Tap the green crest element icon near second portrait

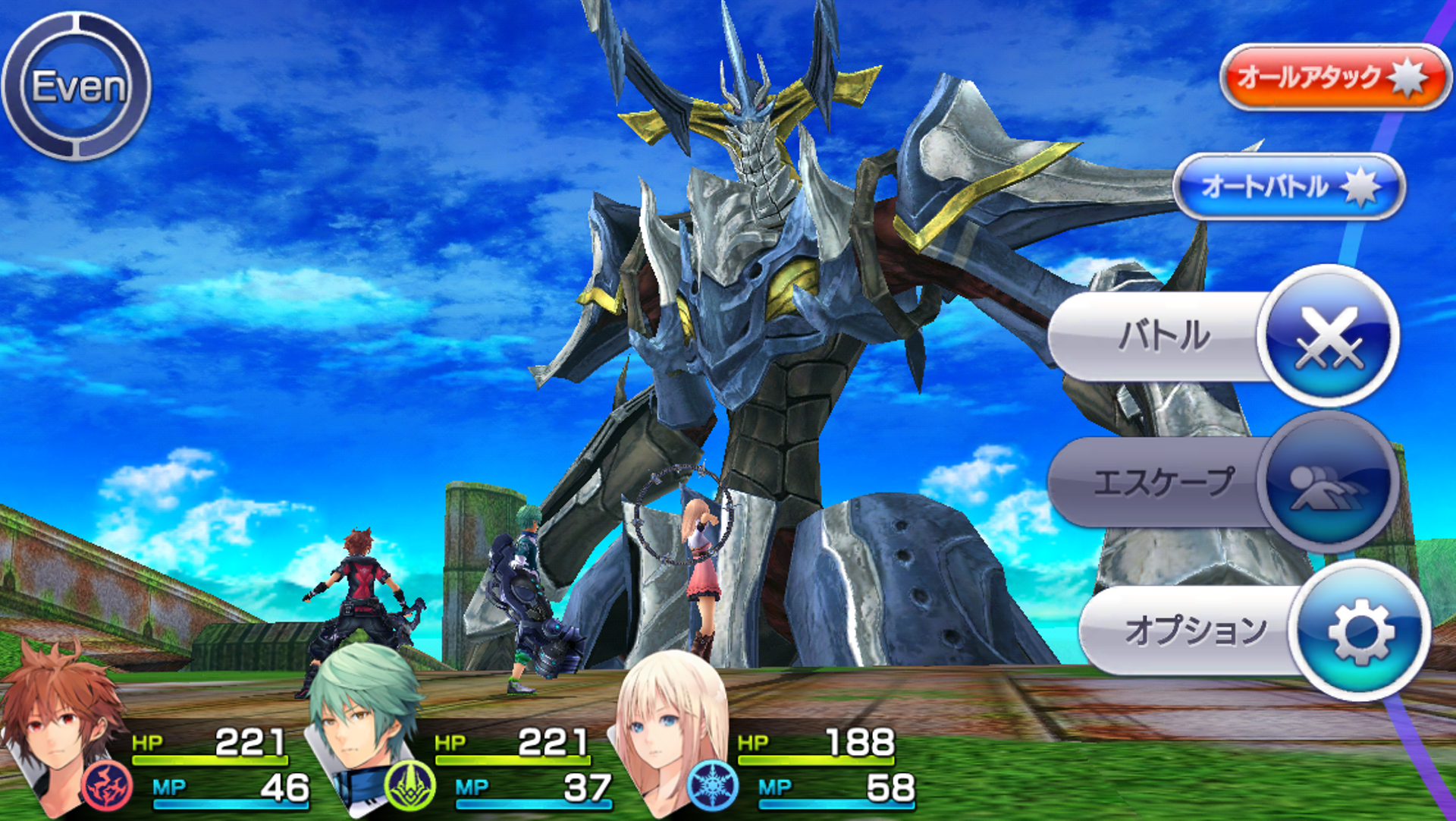coord(409,788)
